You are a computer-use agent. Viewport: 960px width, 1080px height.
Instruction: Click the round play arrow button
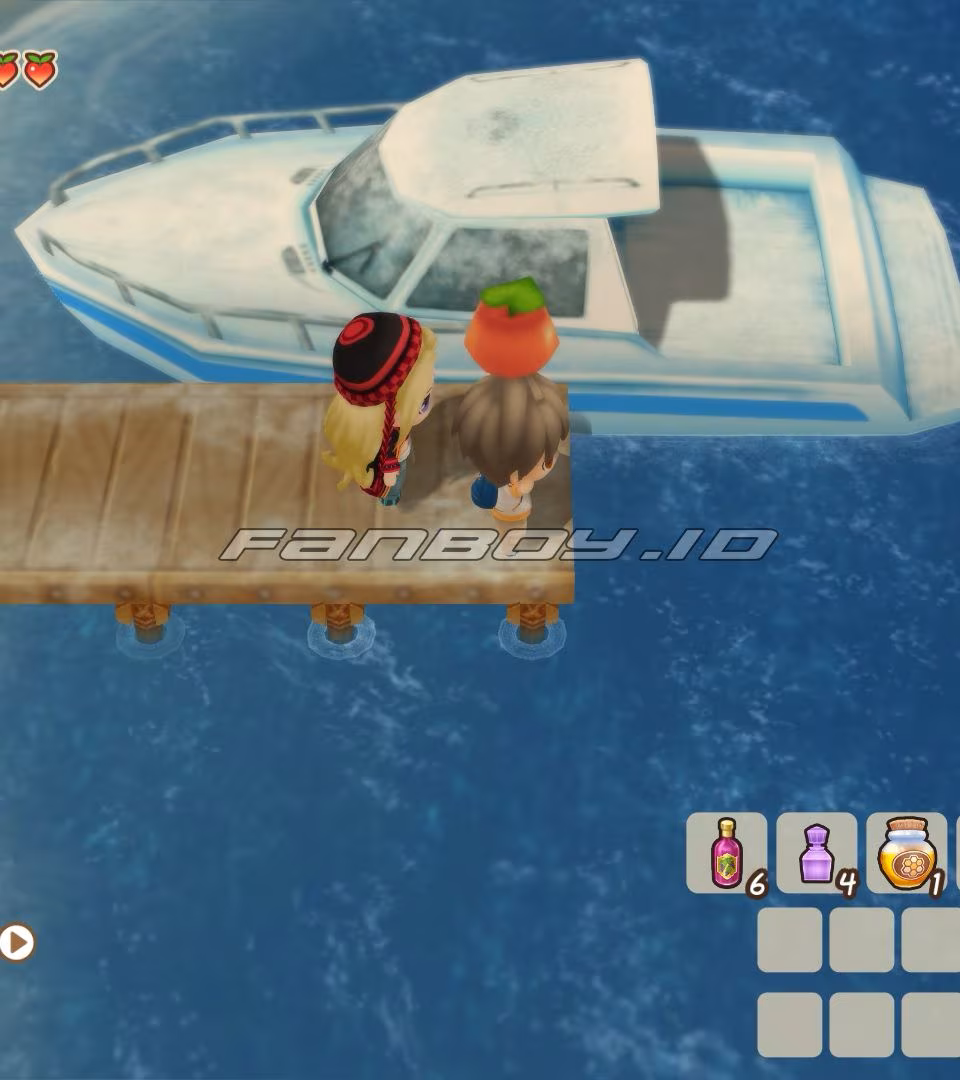coord(16,942)
